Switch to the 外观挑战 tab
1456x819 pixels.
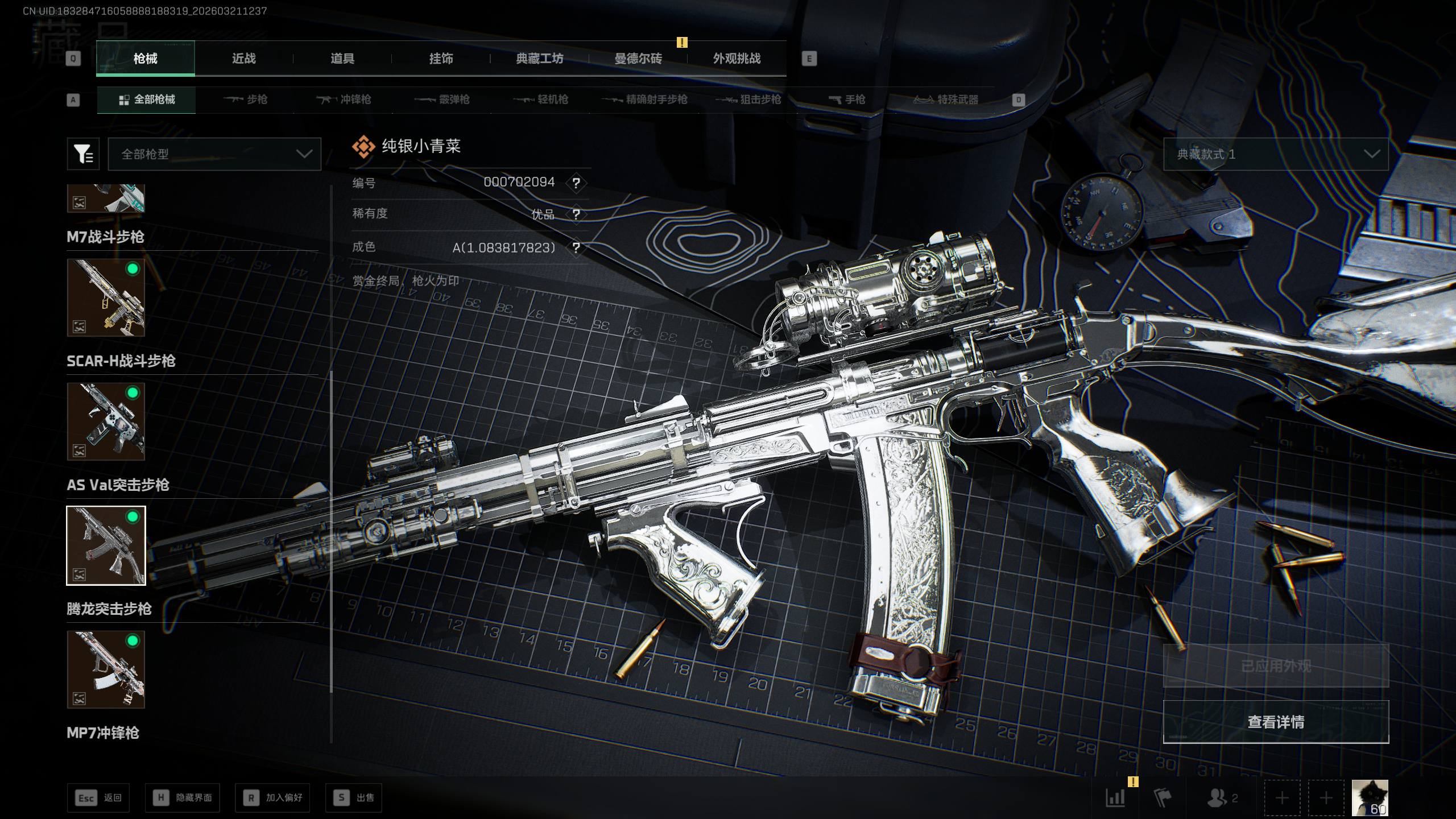(737, 59)
